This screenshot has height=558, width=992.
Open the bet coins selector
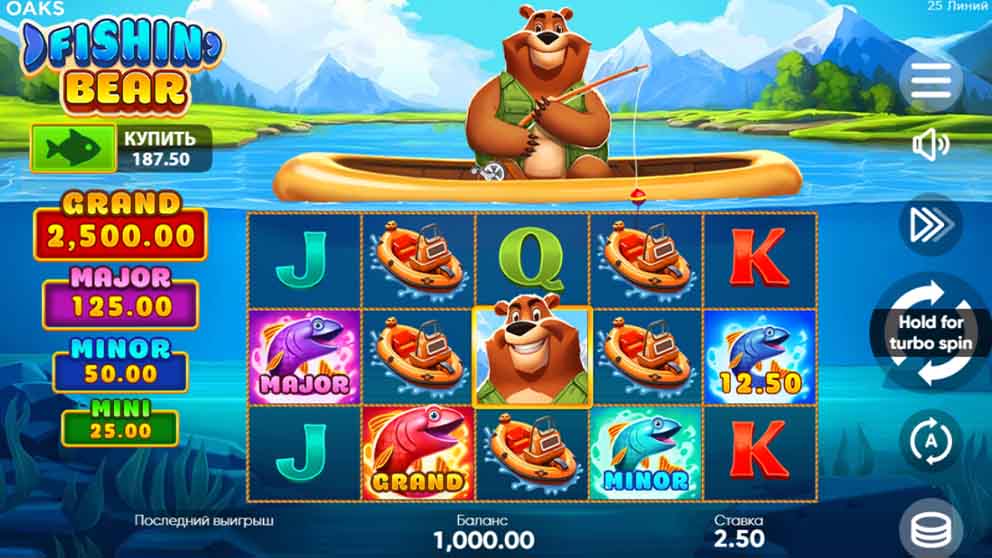point(930,526)
